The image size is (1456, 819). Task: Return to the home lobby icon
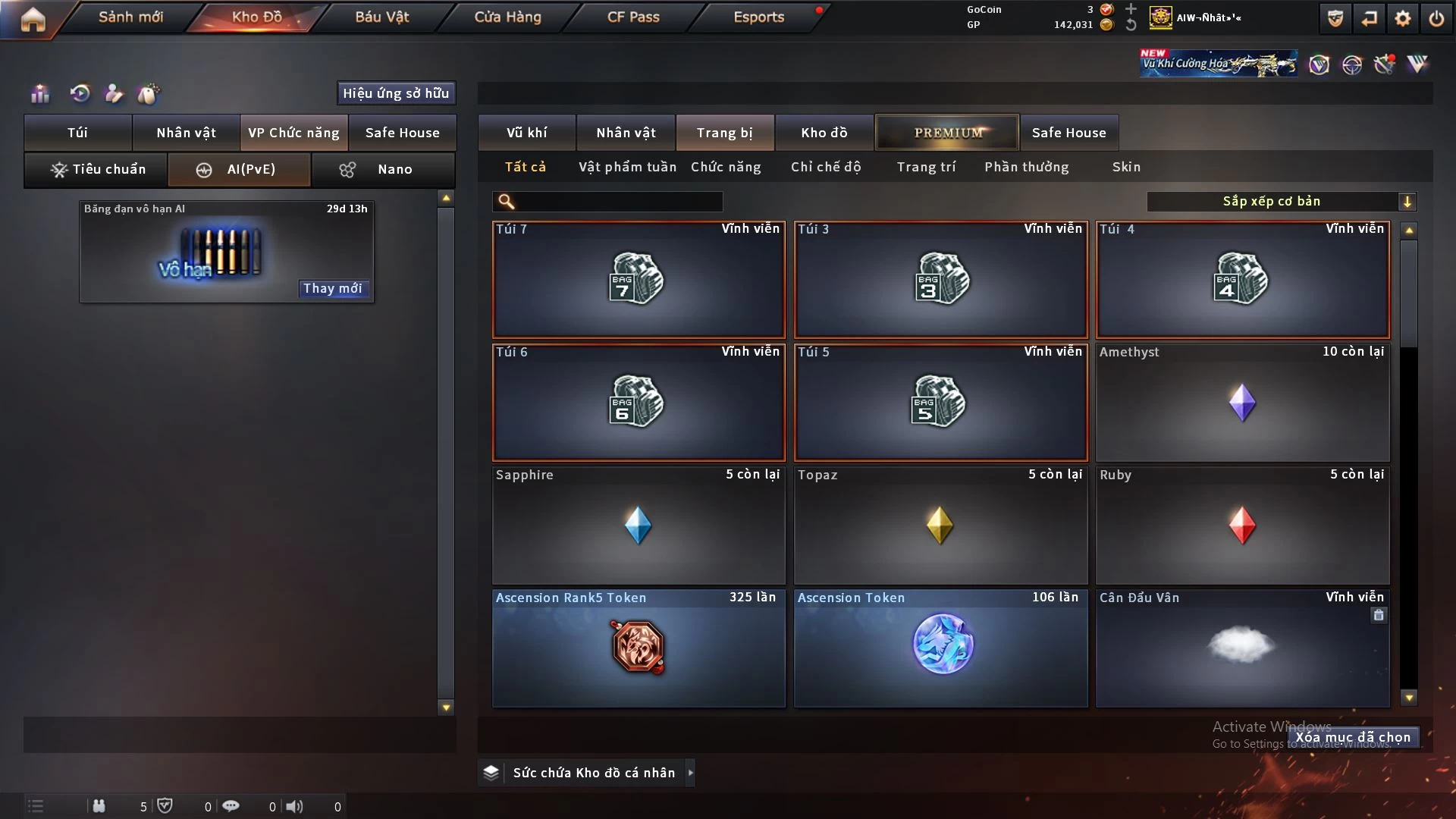(x=33, y=18)
